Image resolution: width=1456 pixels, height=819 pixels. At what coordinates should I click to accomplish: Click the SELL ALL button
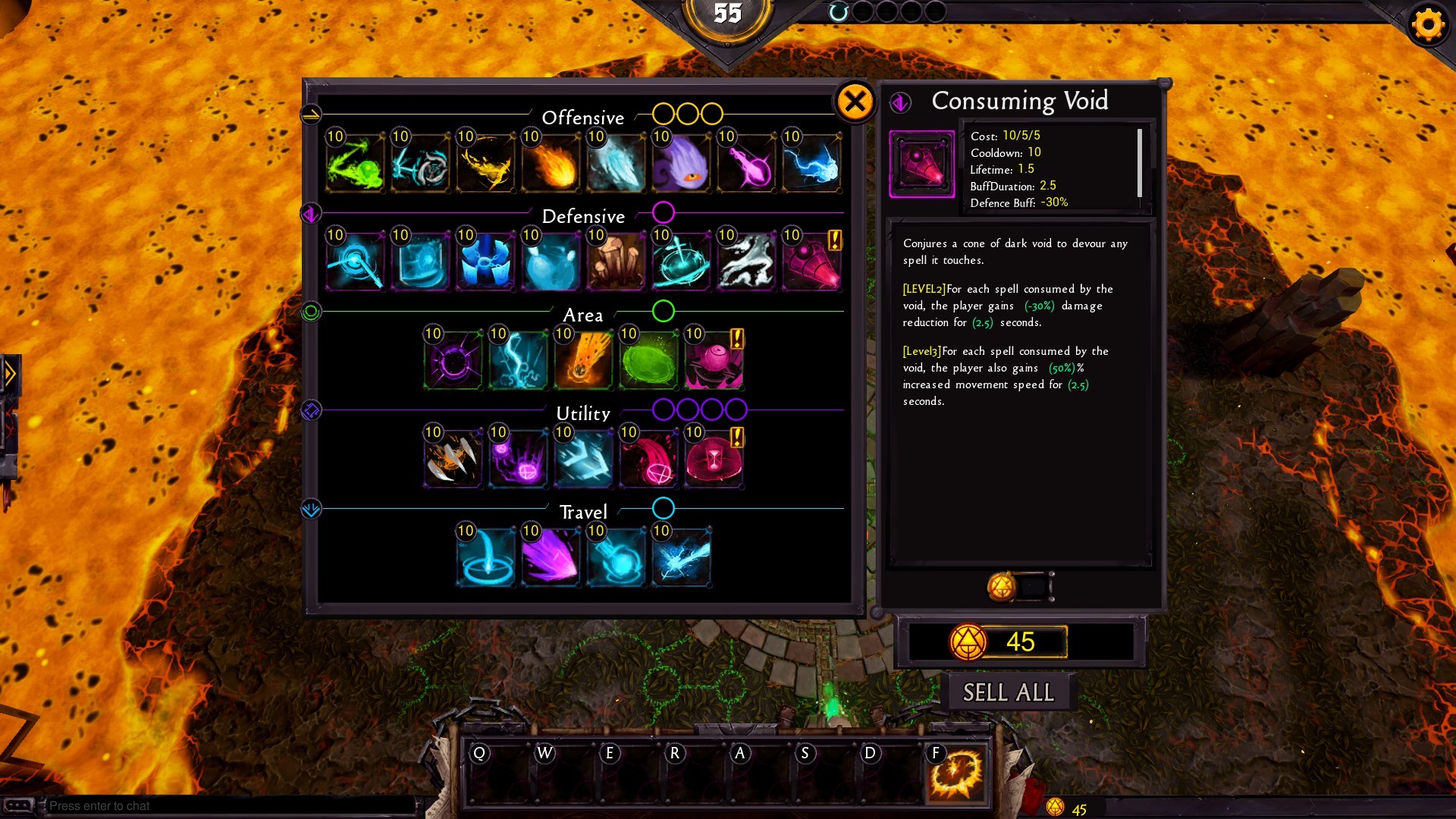1008,692
